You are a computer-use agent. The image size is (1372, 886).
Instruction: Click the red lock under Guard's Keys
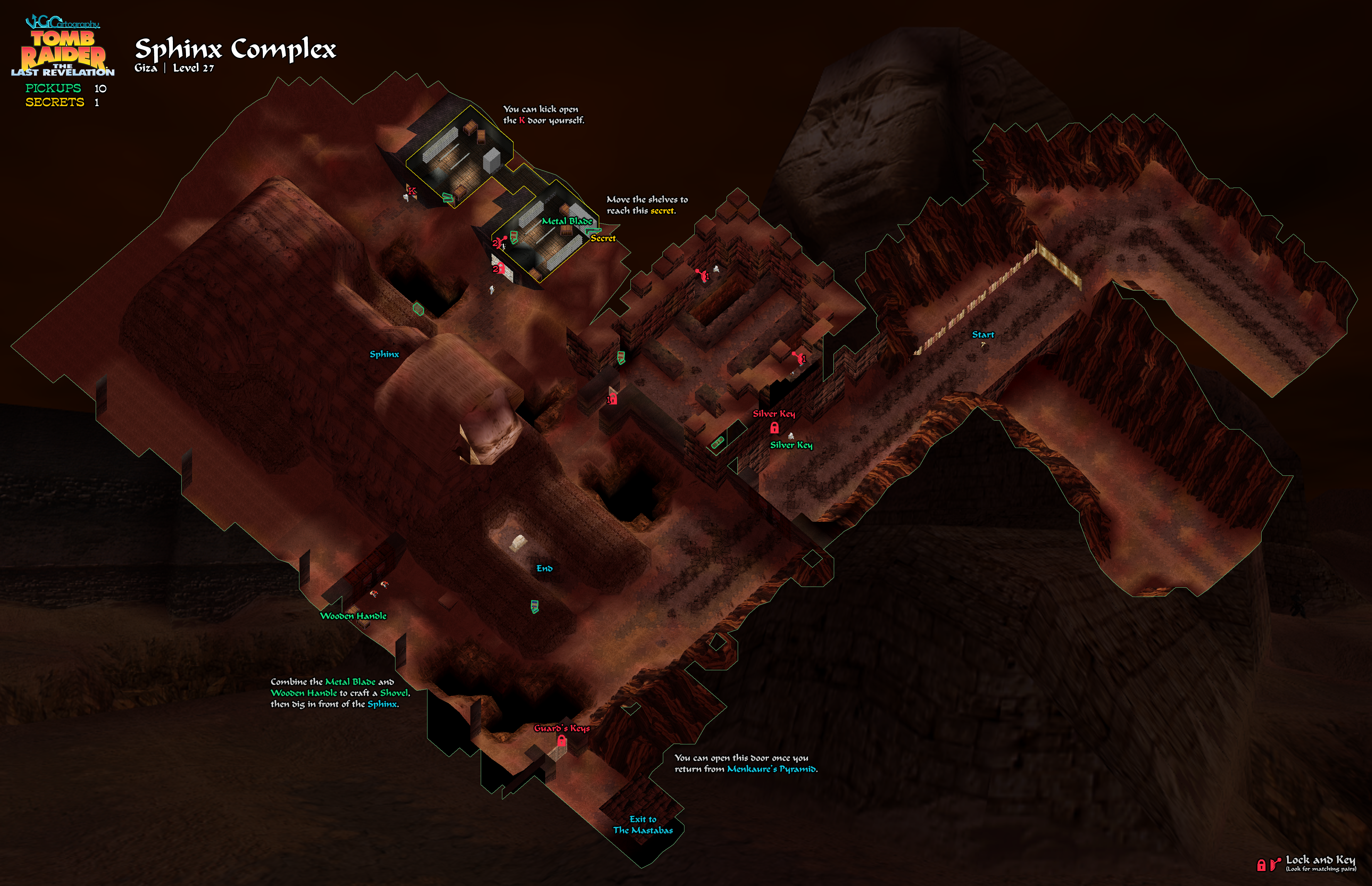561,742
